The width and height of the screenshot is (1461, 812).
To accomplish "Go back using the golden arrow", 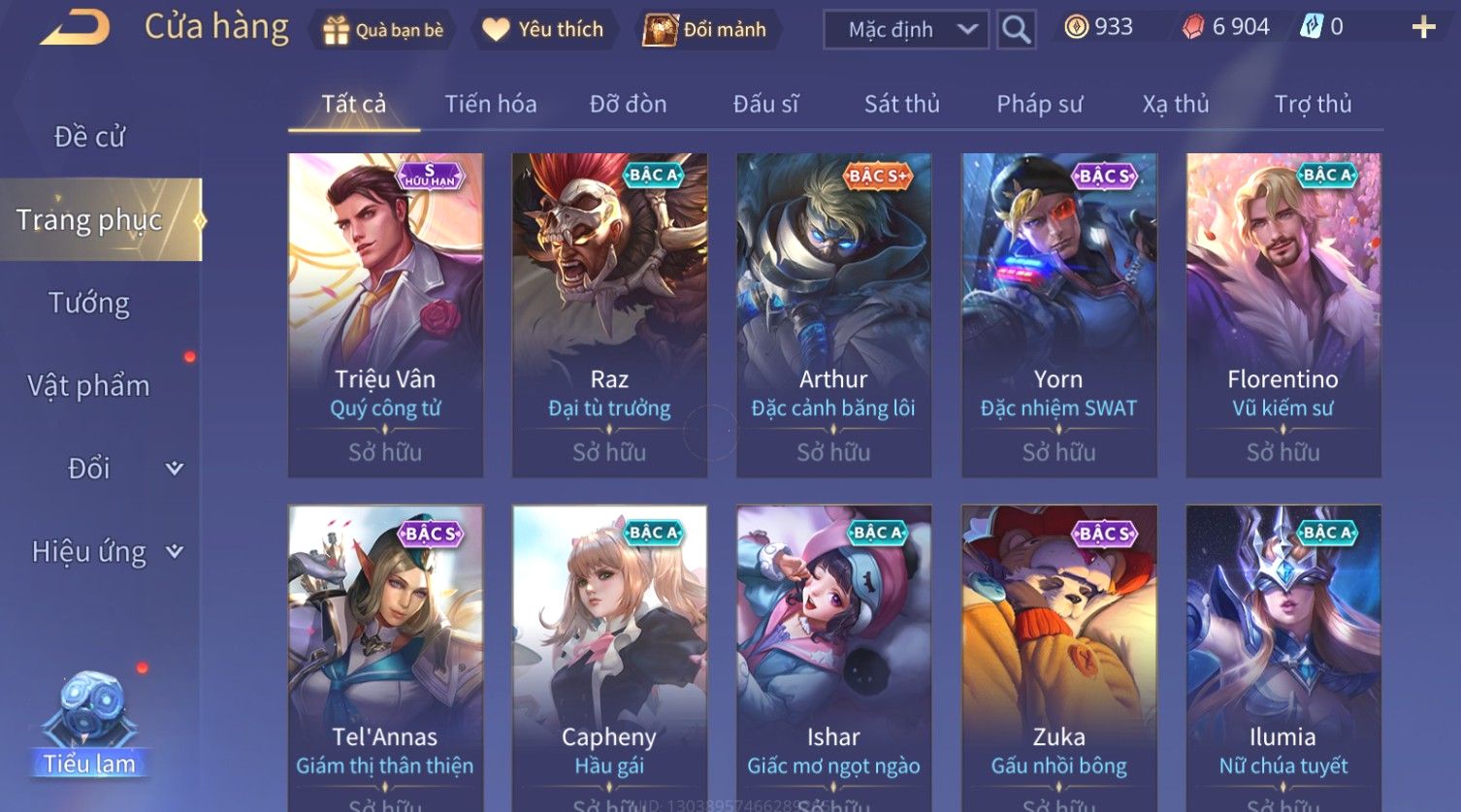I will (x=76, y=27).
